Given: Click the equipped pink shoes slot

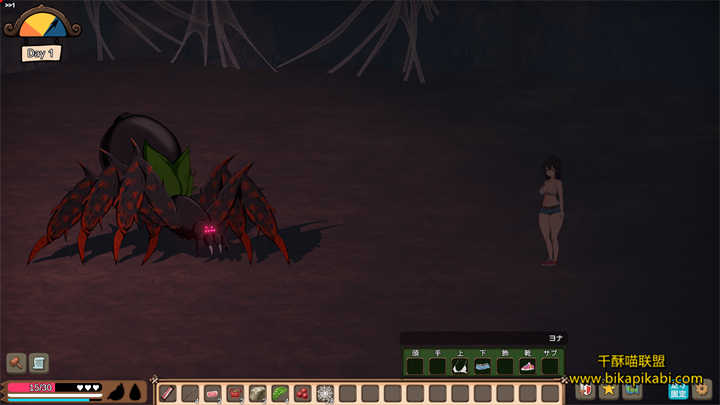Looking at the screenshot, I should click(527, 366).
